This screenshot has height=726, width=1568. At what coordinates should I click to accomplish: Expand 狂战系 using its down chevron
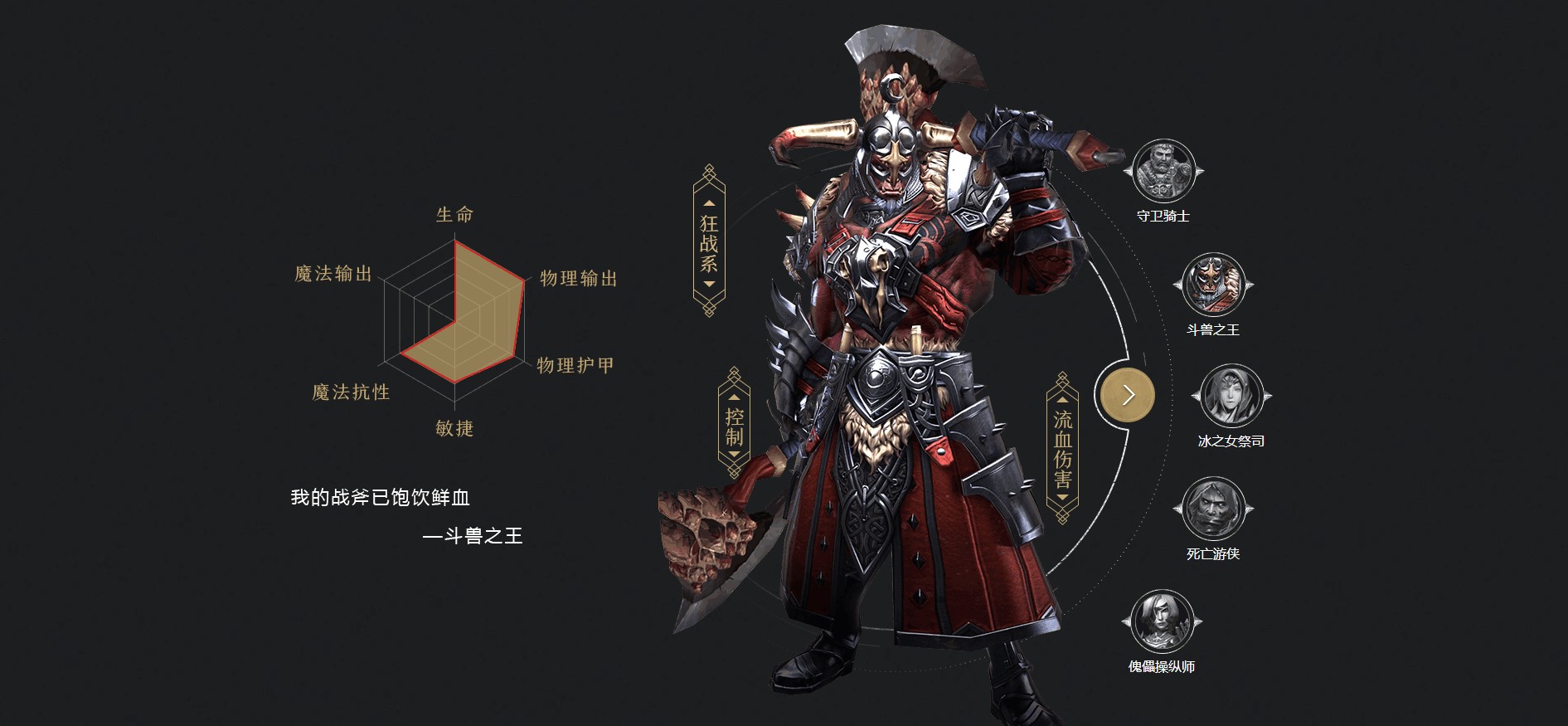coord(709,285)
